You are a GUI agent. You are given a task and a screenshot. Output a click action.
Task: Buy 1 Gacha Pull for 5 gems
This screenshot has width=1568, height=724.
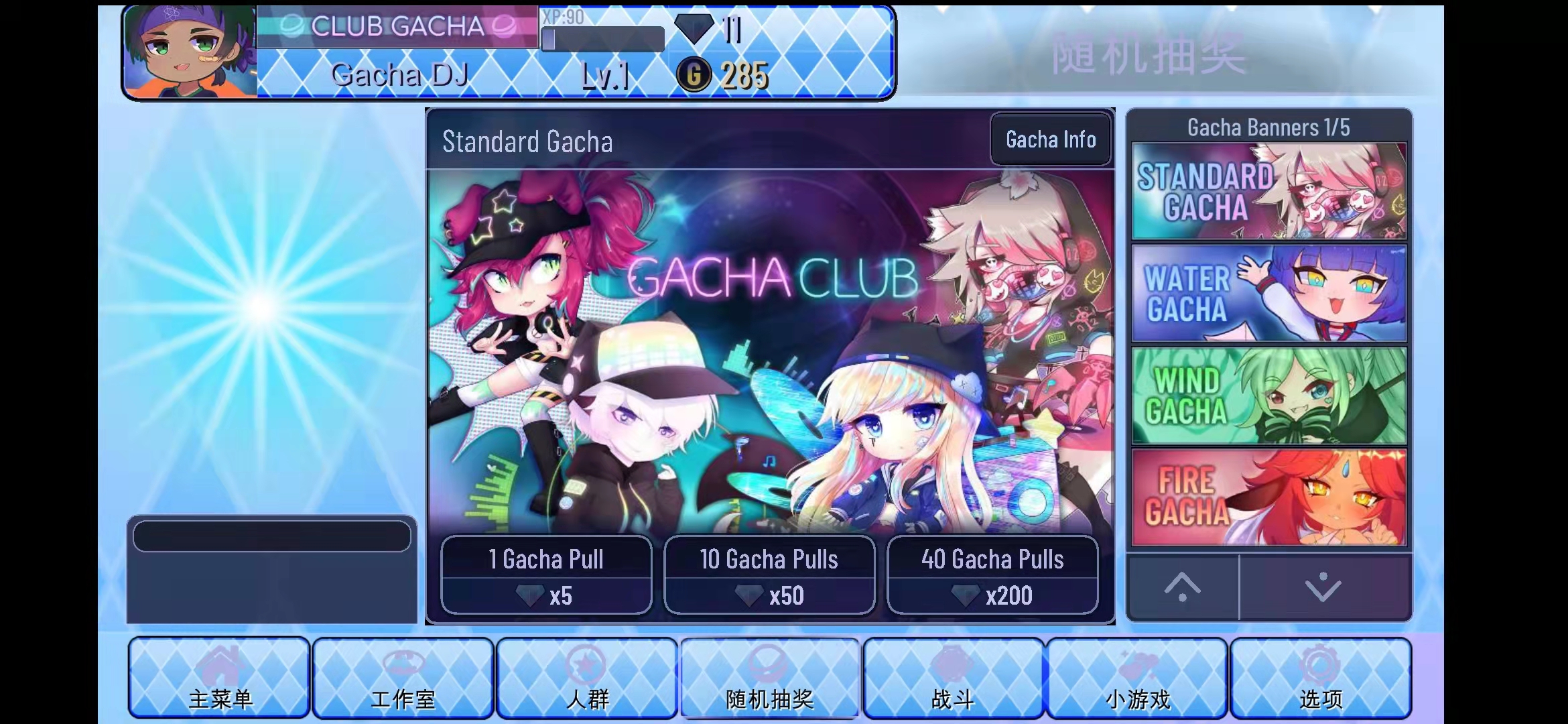click(x=546, y=575)
